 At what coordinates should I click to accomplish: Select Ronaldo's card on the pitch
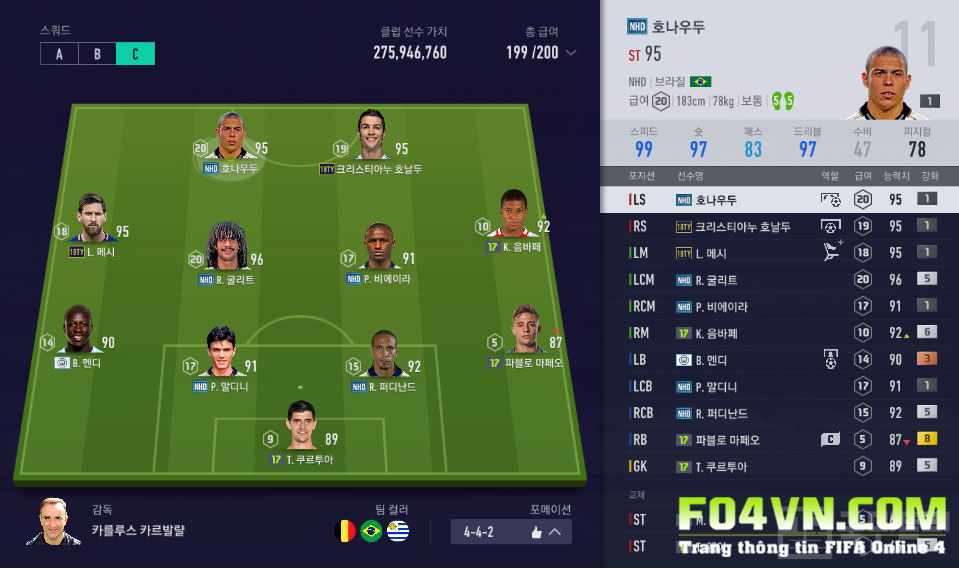231,138
